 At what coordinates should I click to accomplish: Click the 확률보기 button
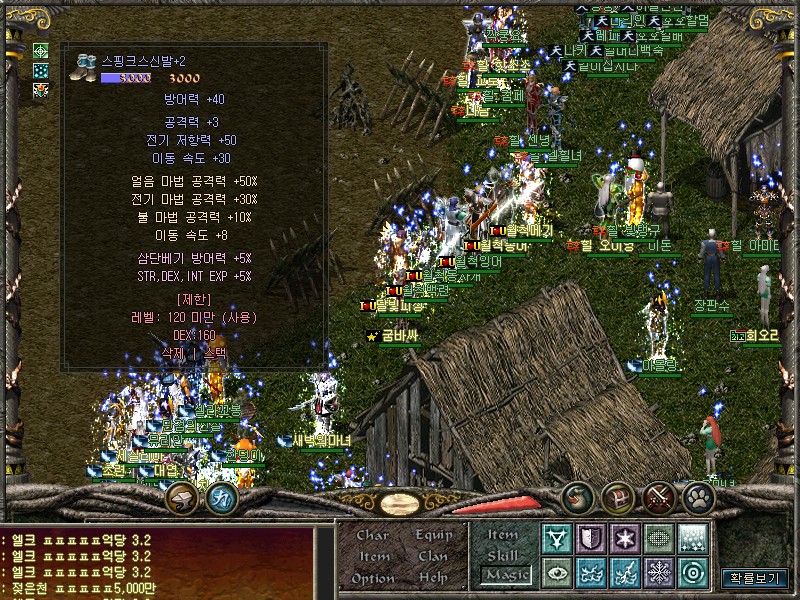754,578
